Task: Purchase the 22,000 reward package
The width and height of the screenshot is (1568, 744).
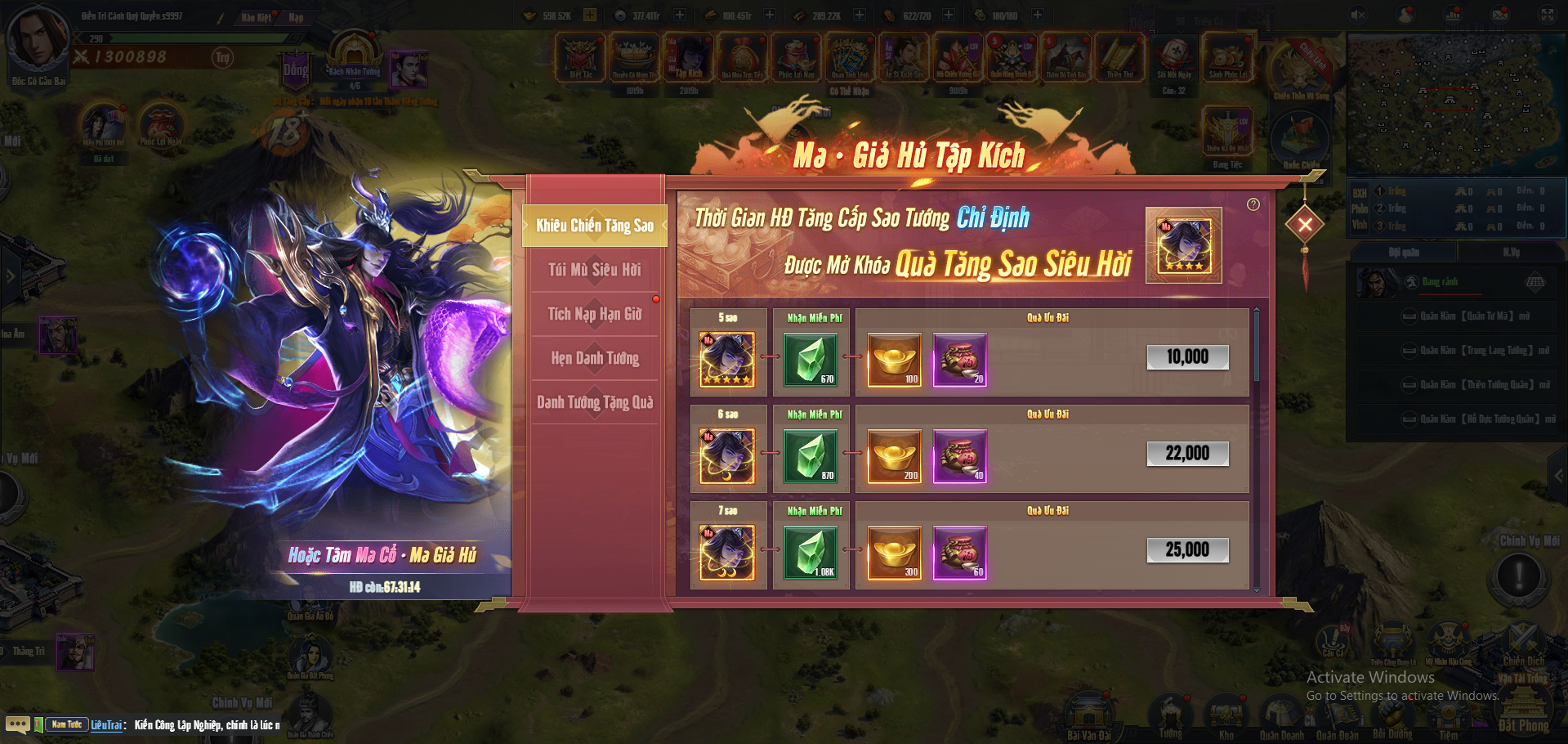Action: click(x=1186, y=453)
